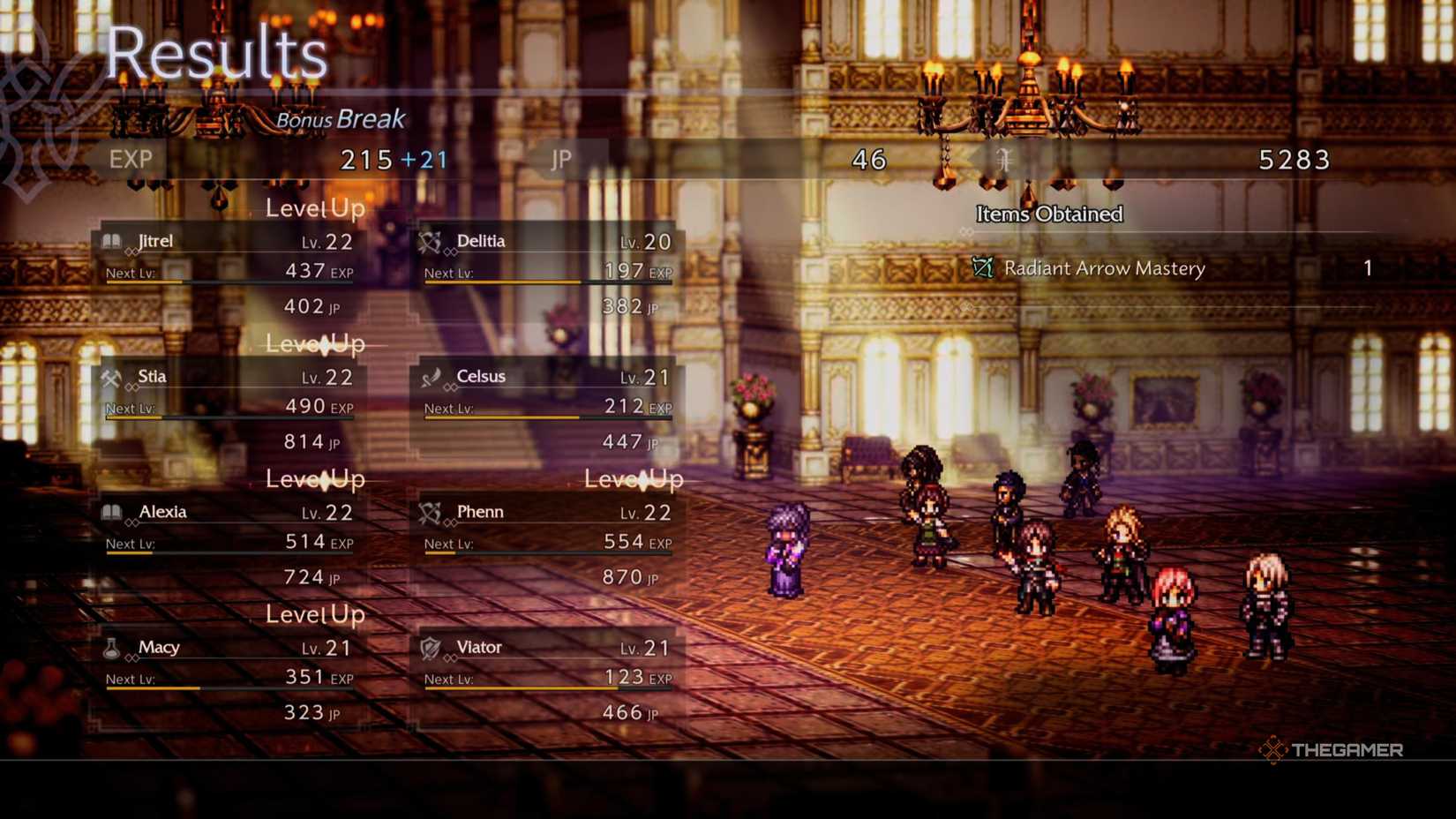This screenshot has width=1456, height=819.
Task: Expand the Items Obtained section
Action: (x=1048, y=214)
